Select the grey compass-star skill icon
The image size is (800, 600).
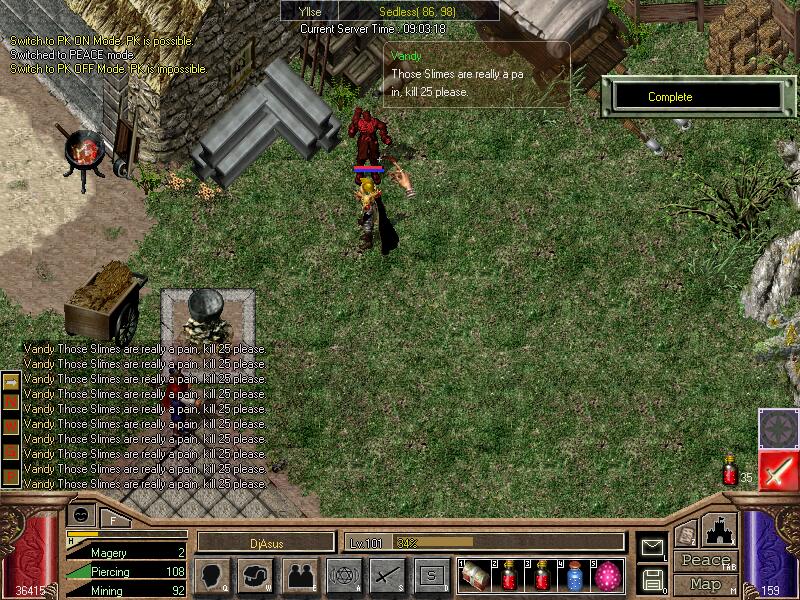click(777, 428)
